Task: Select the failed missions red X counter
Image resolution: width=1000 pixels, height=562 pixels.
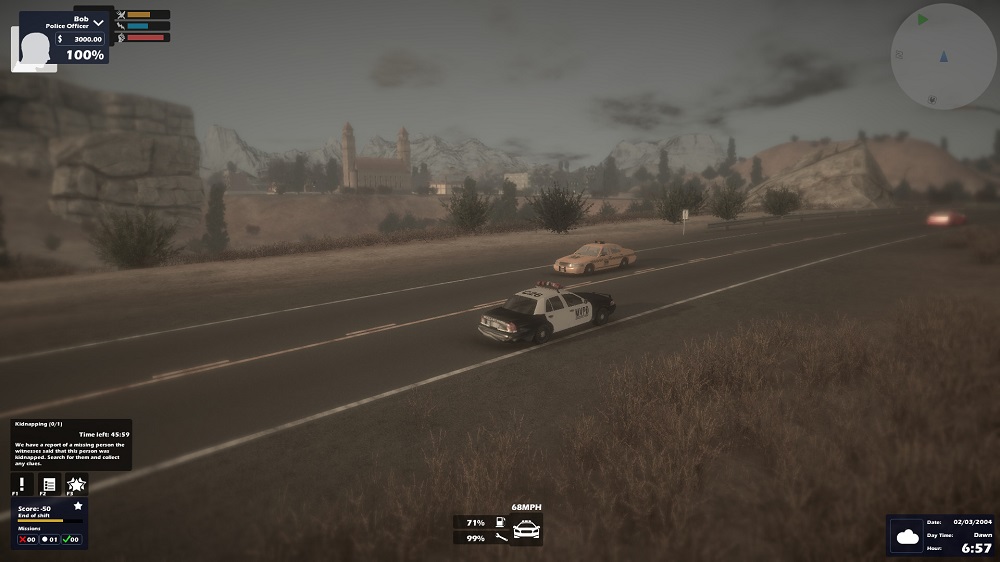Action: pos(26,540)
